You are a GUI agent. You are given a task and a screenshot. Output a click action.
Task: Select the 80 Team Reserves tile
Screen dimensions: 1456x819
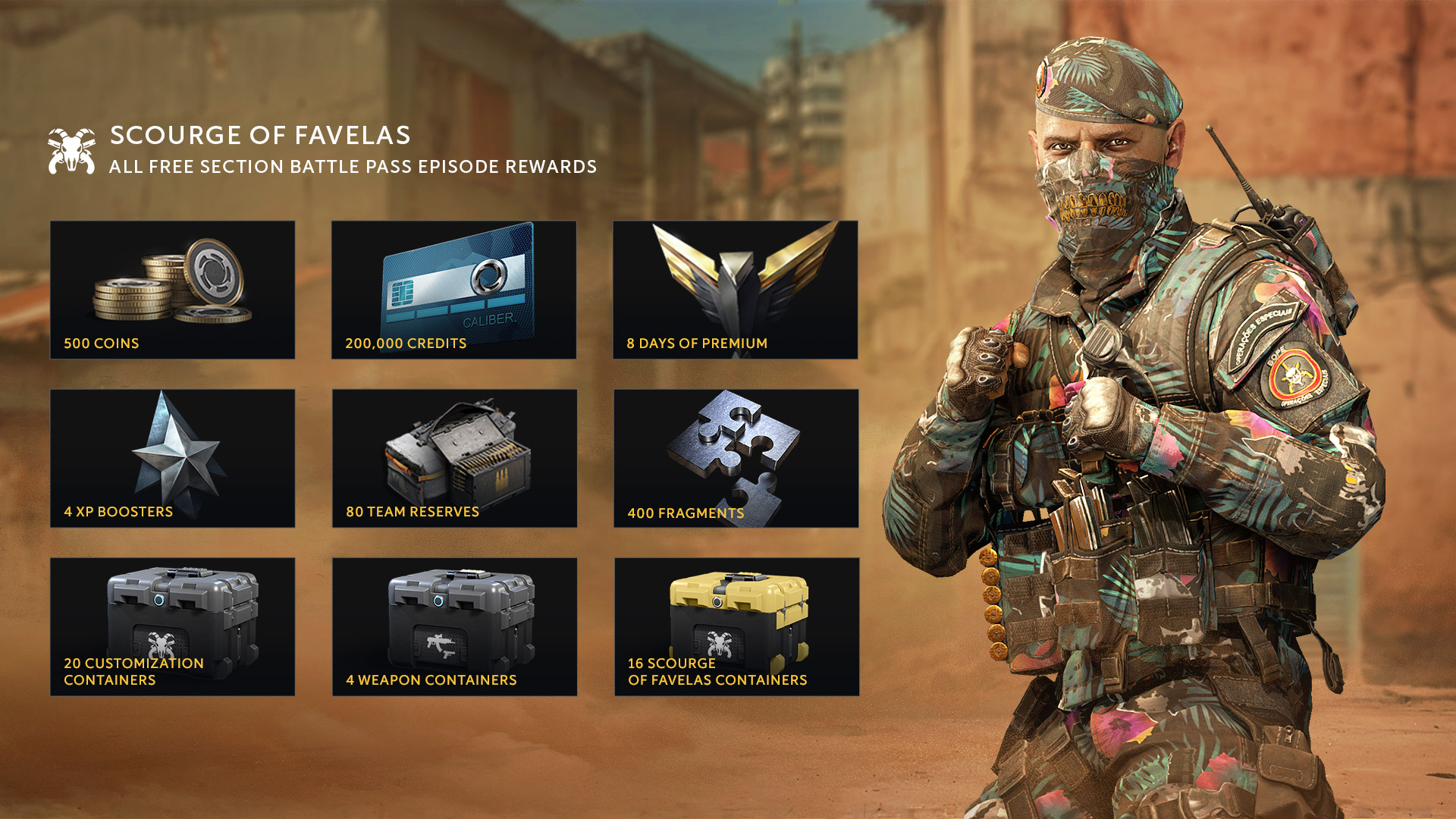[454, 458]
